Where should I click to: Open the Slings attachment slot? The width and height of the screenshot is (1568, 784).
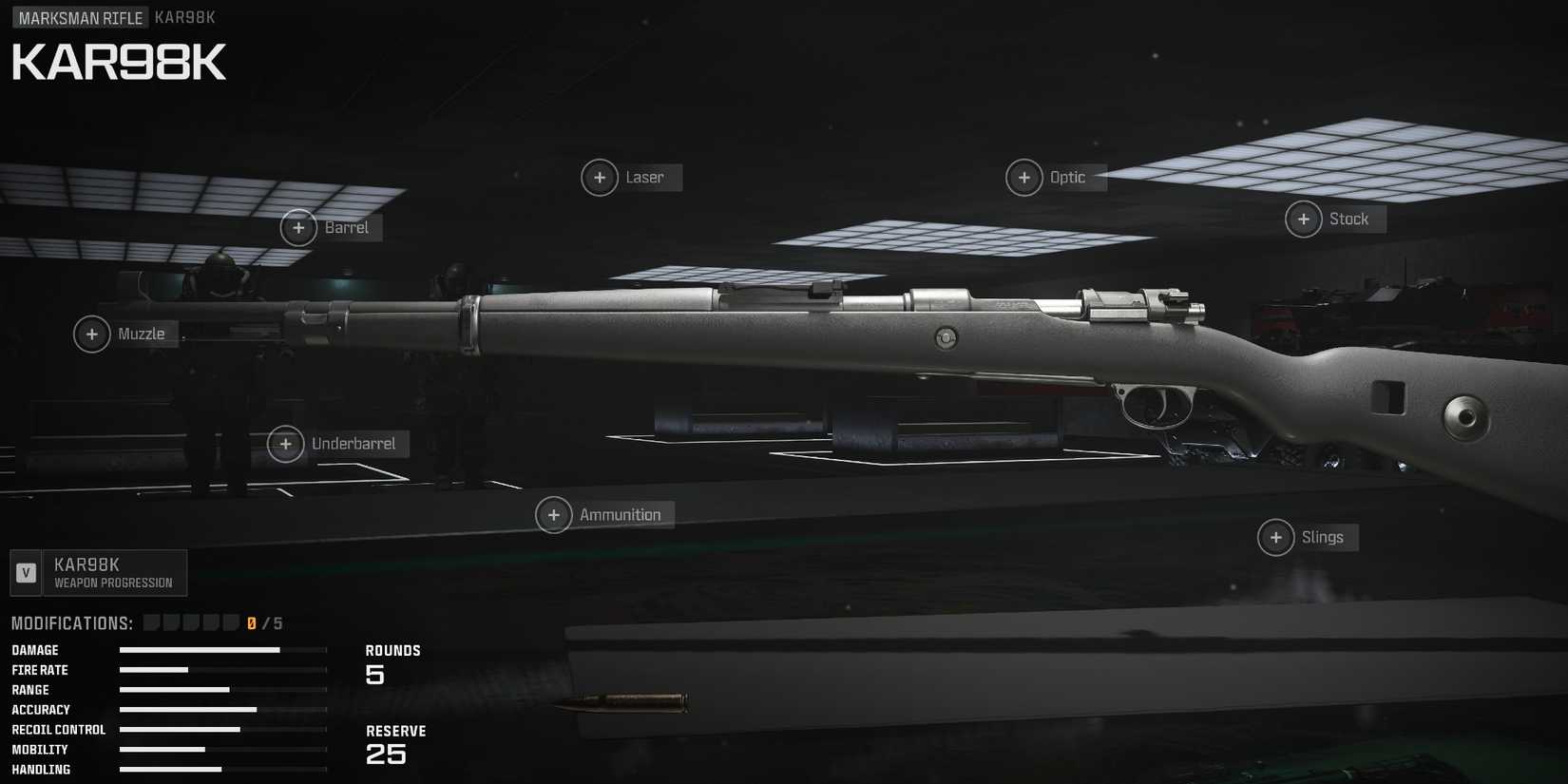click(1275, 537)
